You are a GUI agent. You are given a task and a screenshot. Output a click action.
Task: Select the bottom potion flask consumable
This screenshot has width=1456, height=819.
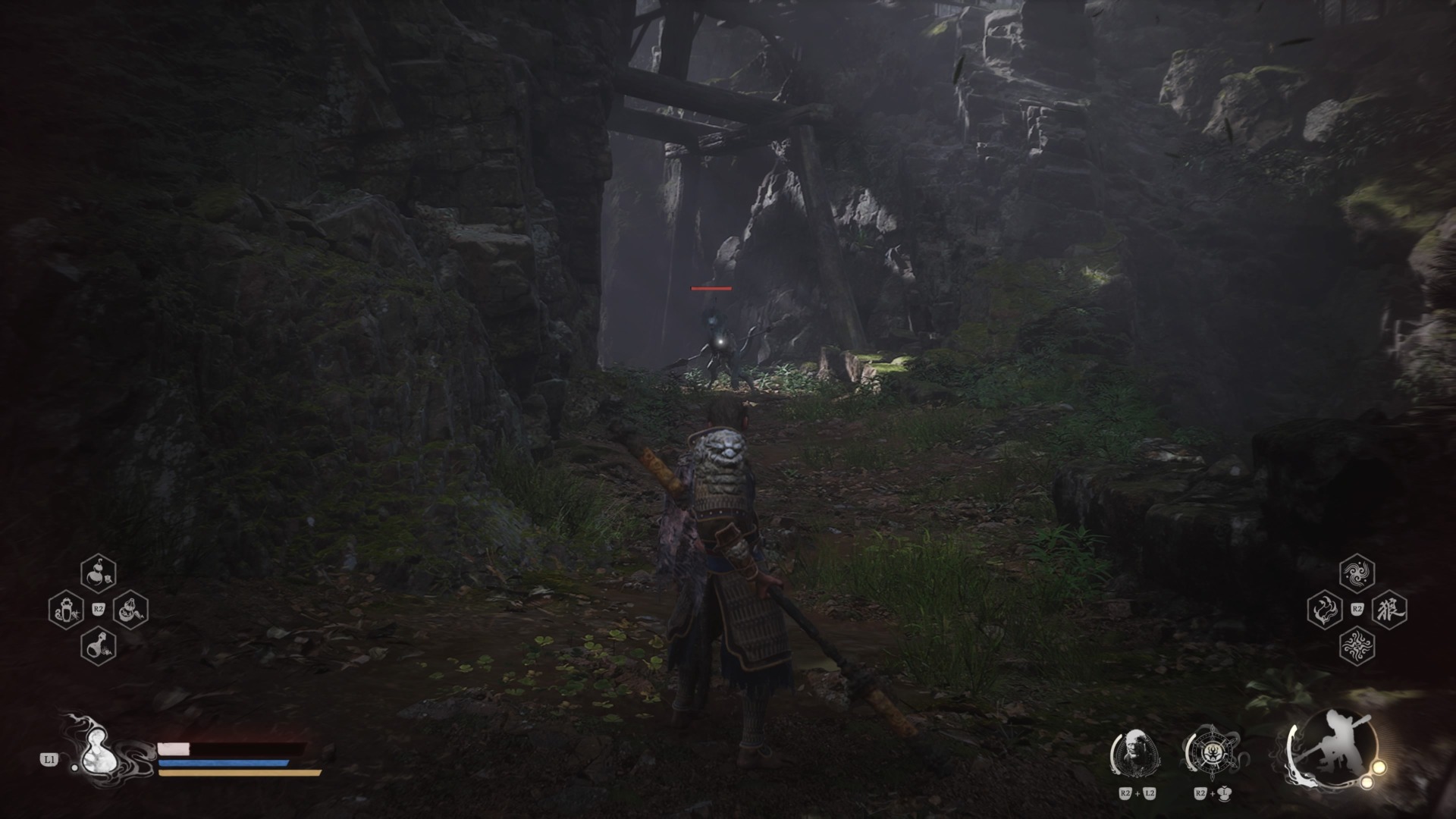click(x=99, y=646)
